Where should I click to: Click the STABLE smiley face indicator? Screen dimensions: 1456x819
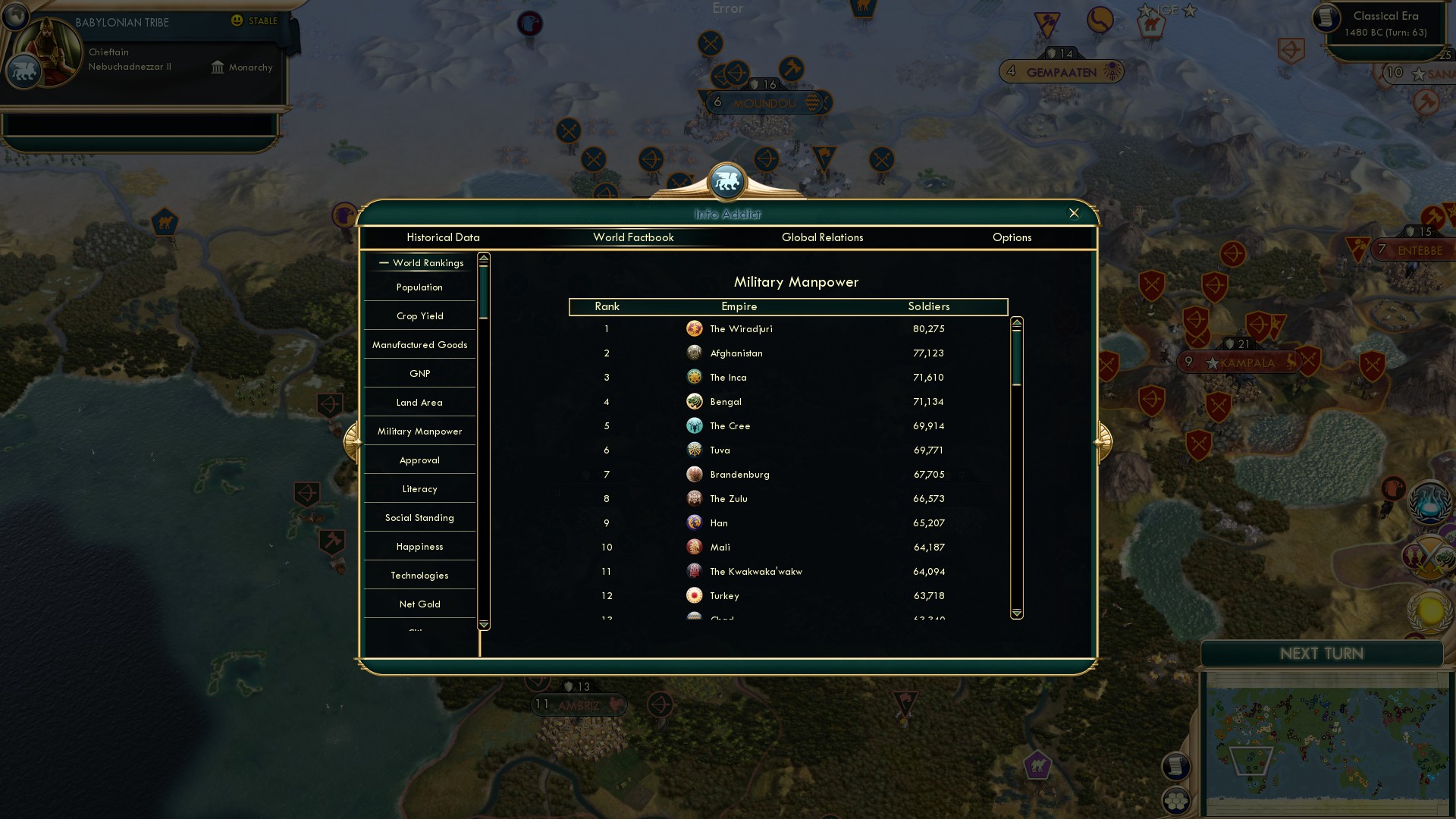click(x=237, y=20)
